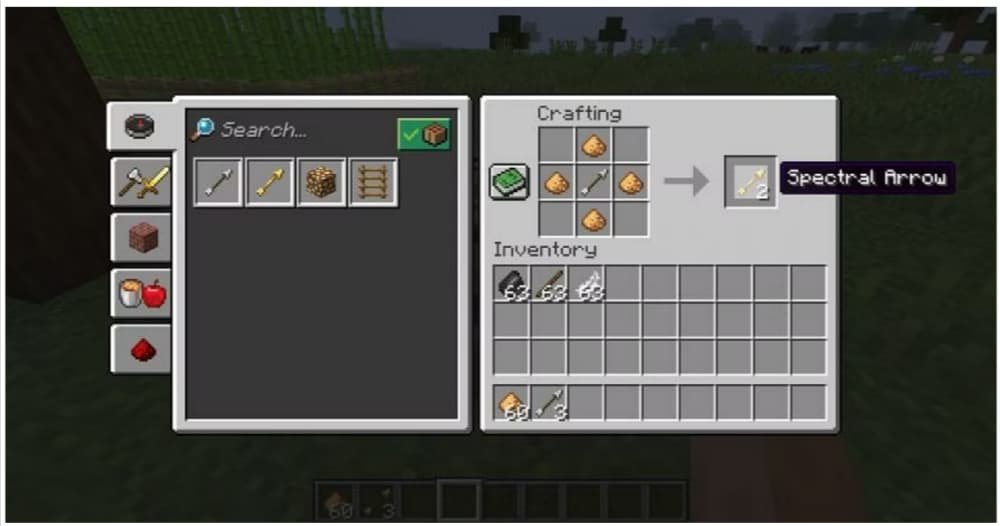Select the glowstone block recipe
The image size is (1000, 526).
pyautogui.click(x=321, y=183)
